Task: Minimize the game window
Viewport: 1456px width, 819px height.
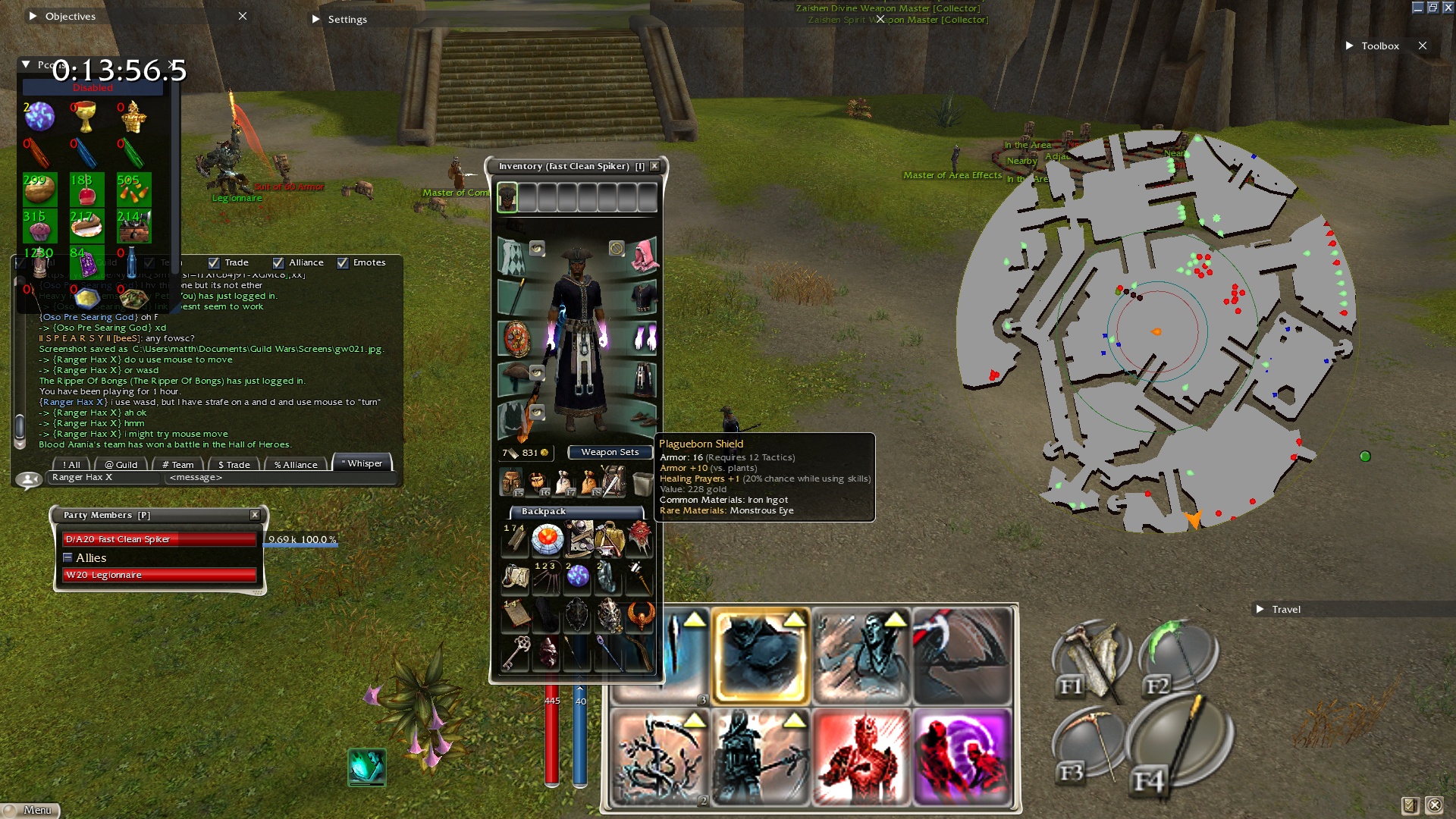Action: tap(1417, 8)
